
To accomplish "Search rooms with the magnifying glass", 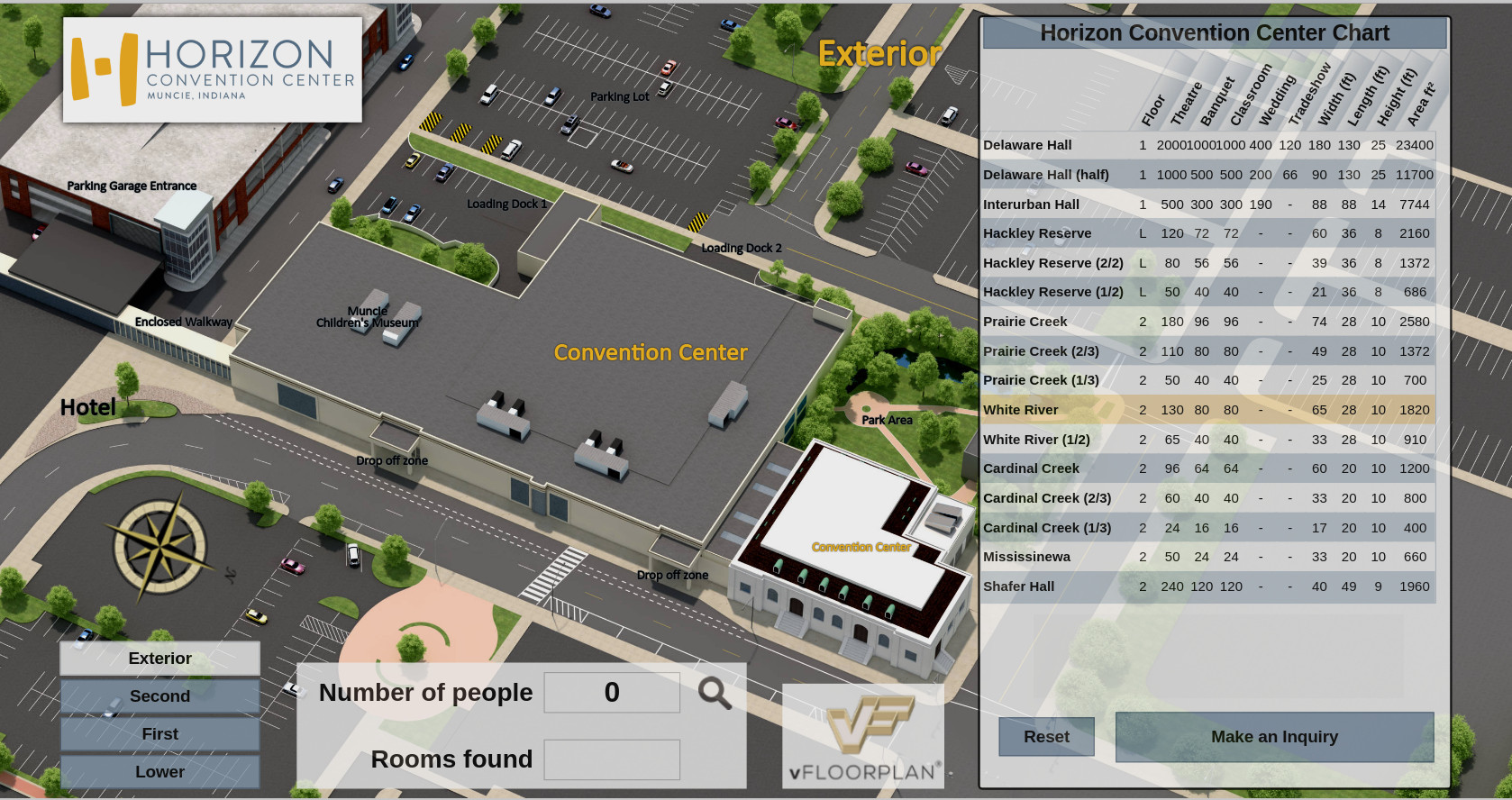I will tap(715, 693).
